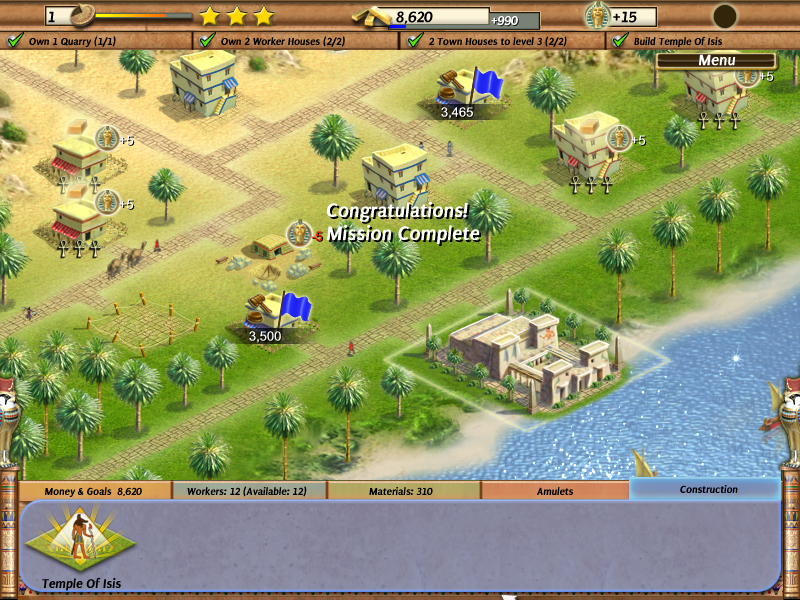Show the Materials tab

pyautogui.click(x=404, y=491)
